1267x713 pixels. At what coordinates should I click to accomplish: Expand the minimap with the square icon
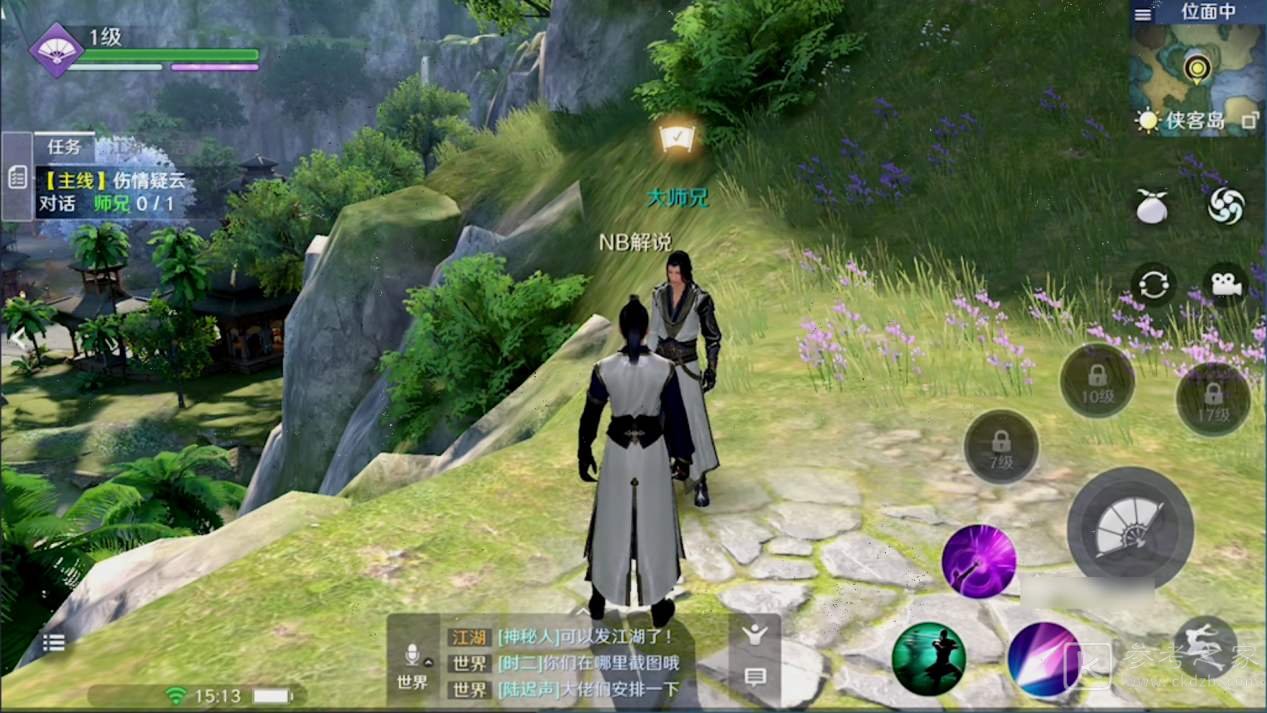tap(1249, 121)
